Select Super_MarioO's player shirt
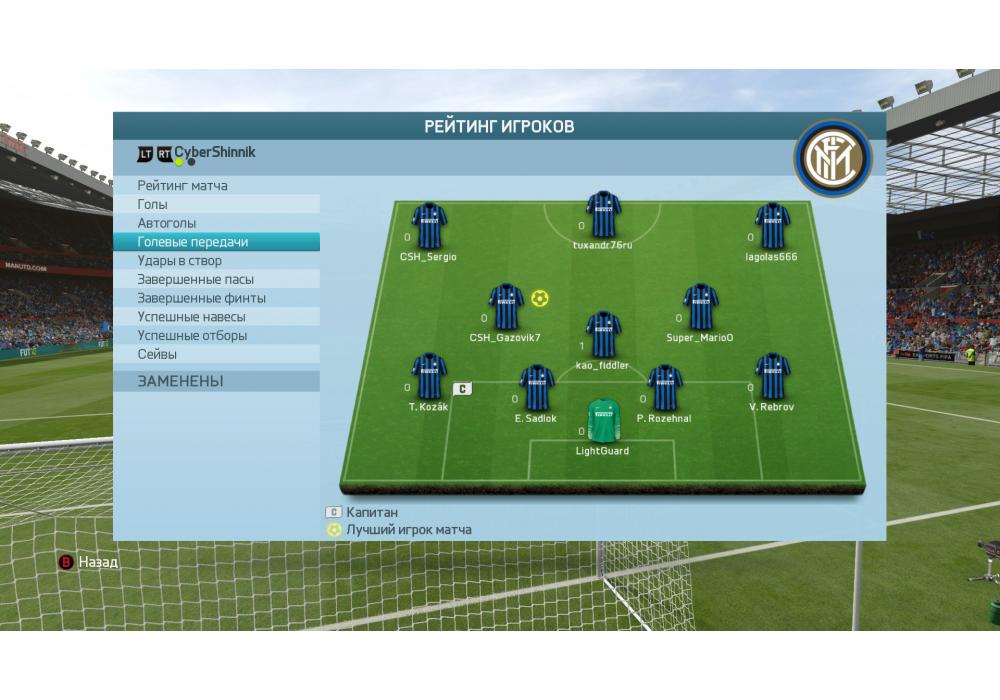Image resolution: width=1000 pixels, height=700 pixels. [x=700, y=307]
